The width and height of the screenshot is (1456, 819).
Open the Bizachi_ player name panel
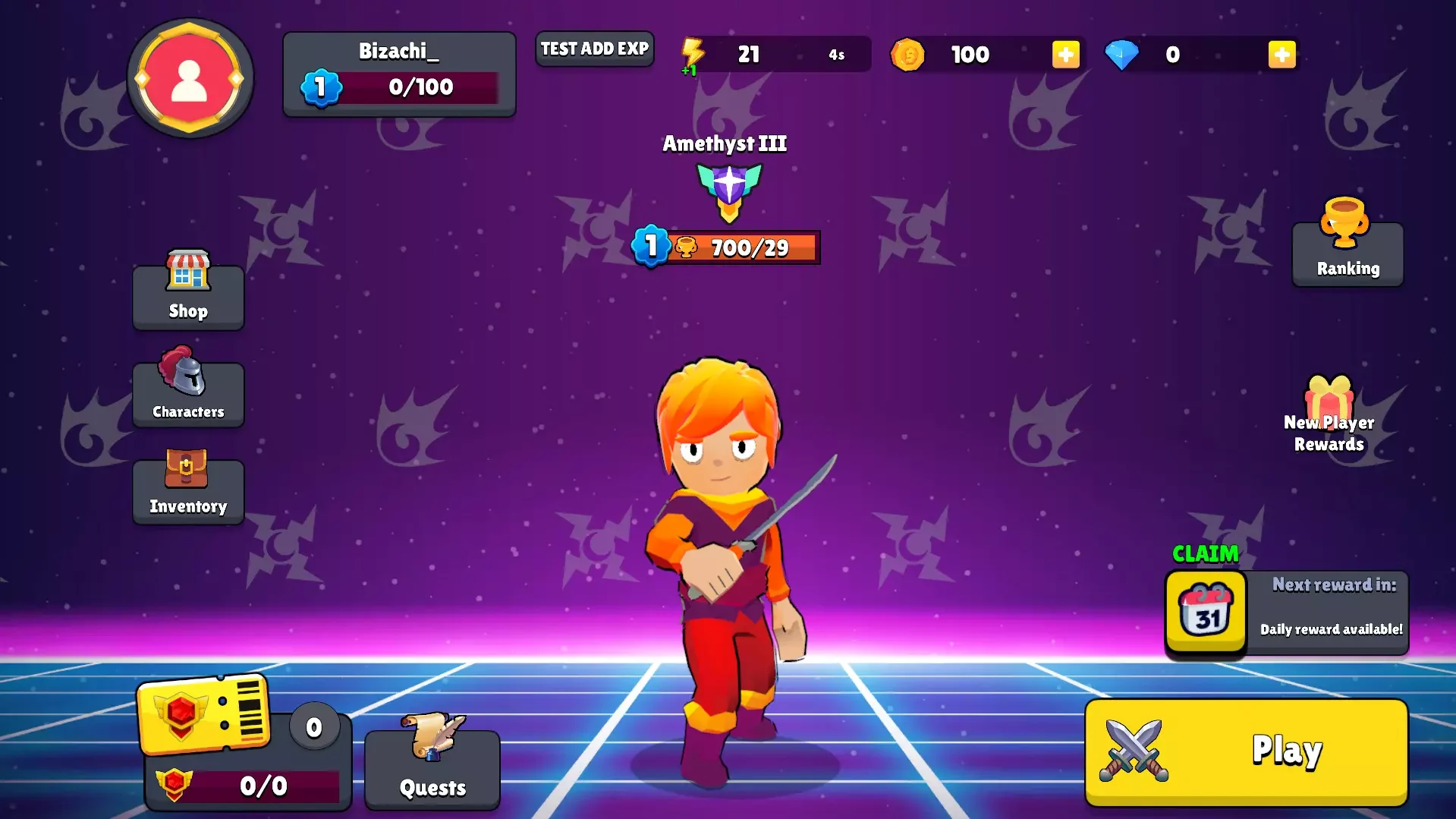click(399, 74)
